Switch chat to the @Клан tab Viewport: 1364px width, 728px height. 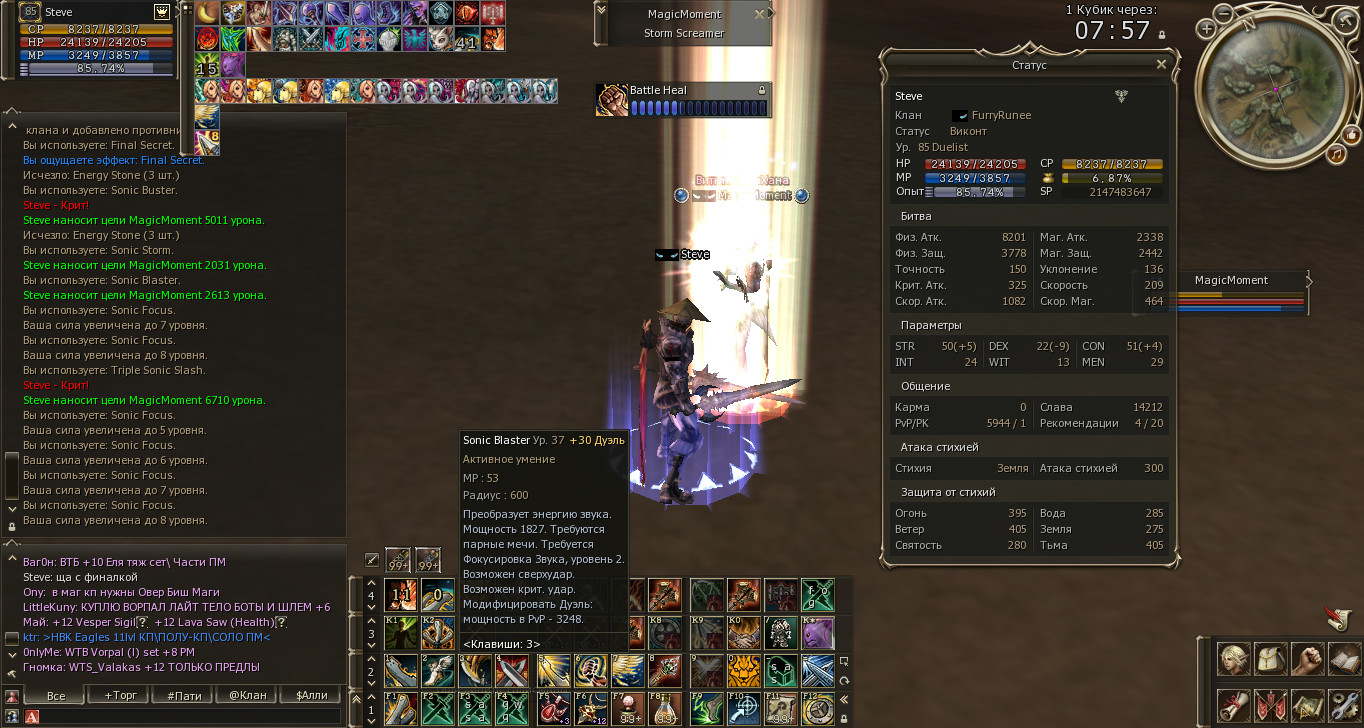coord(247,695)
